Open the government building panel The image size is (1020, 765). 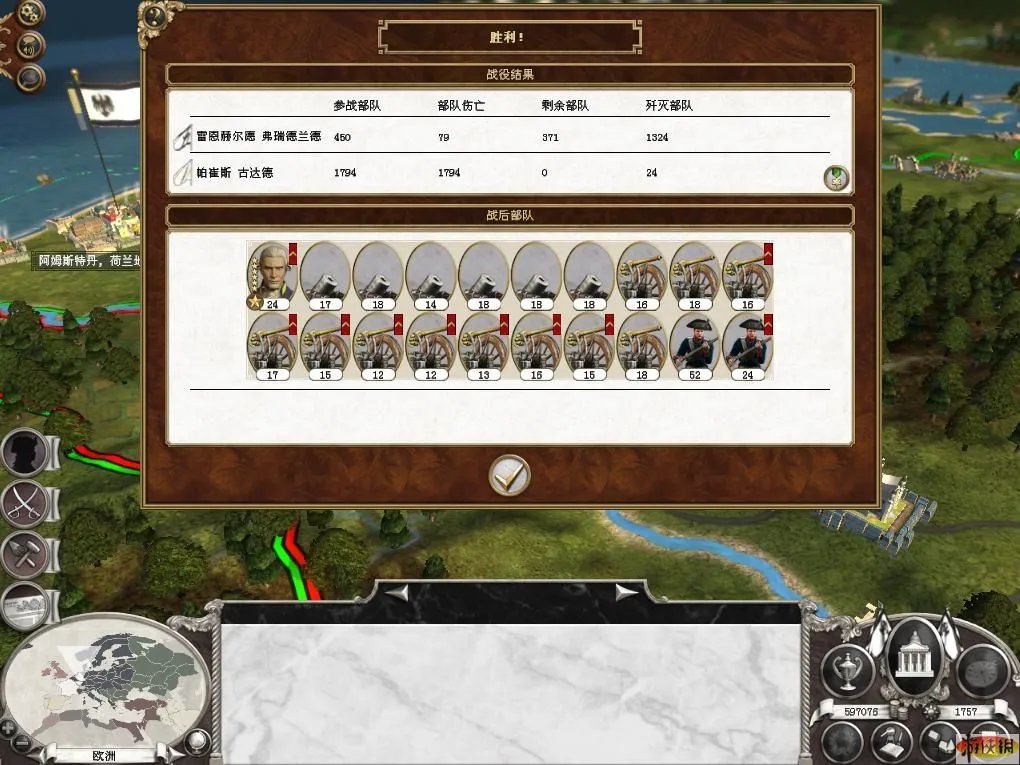point(914,658)
